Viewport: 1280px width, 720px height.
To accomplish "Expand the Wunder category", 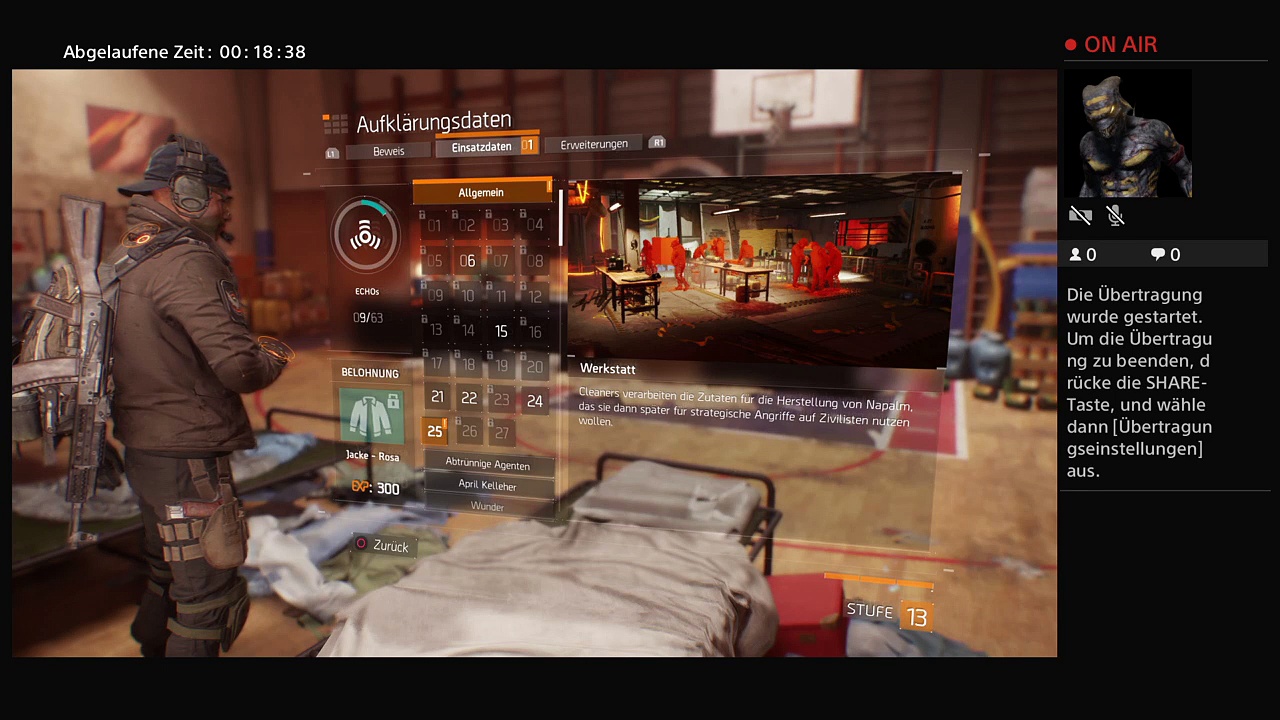I will [x=488, y=506].
